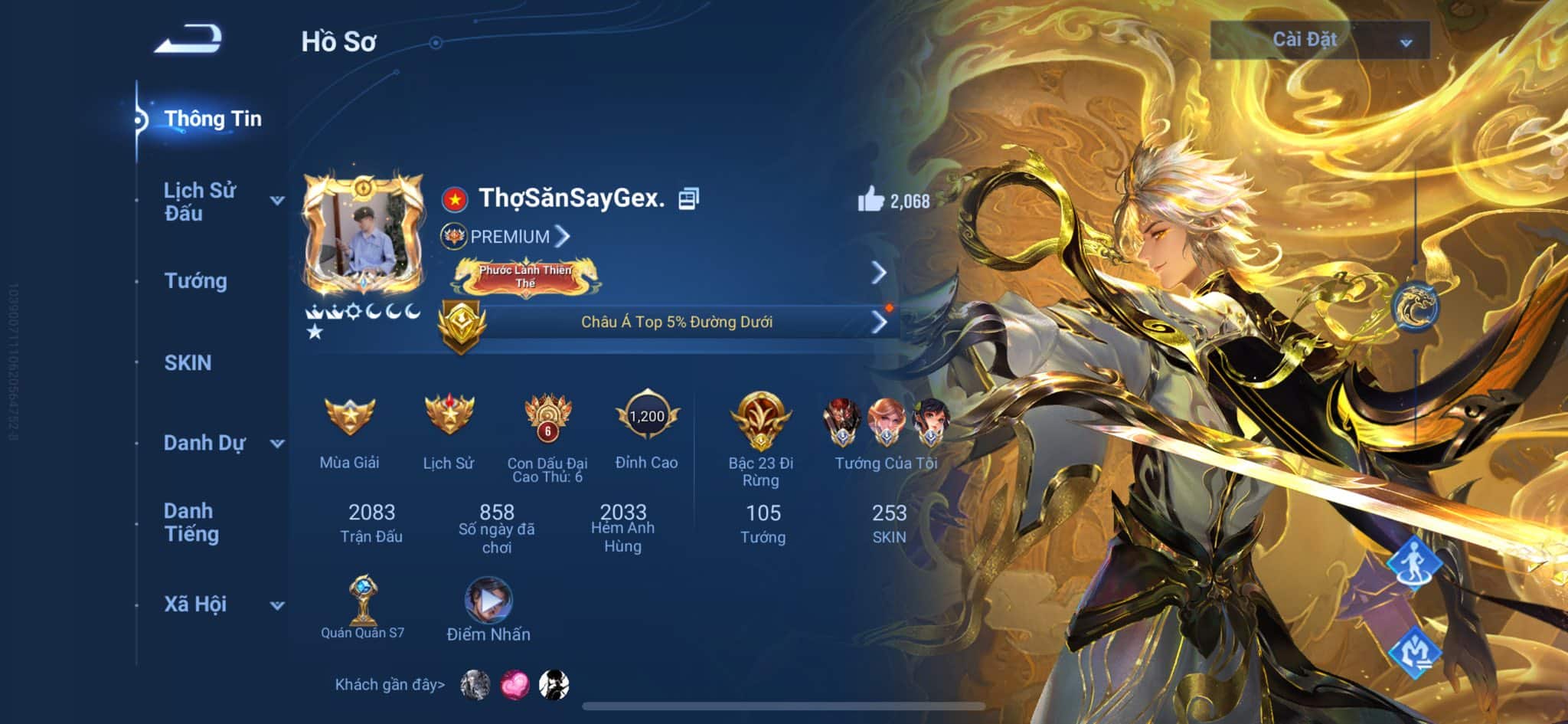Go back using the return arrow
This screenshot has width=1568, height=724.
click(x=188, y=38)
